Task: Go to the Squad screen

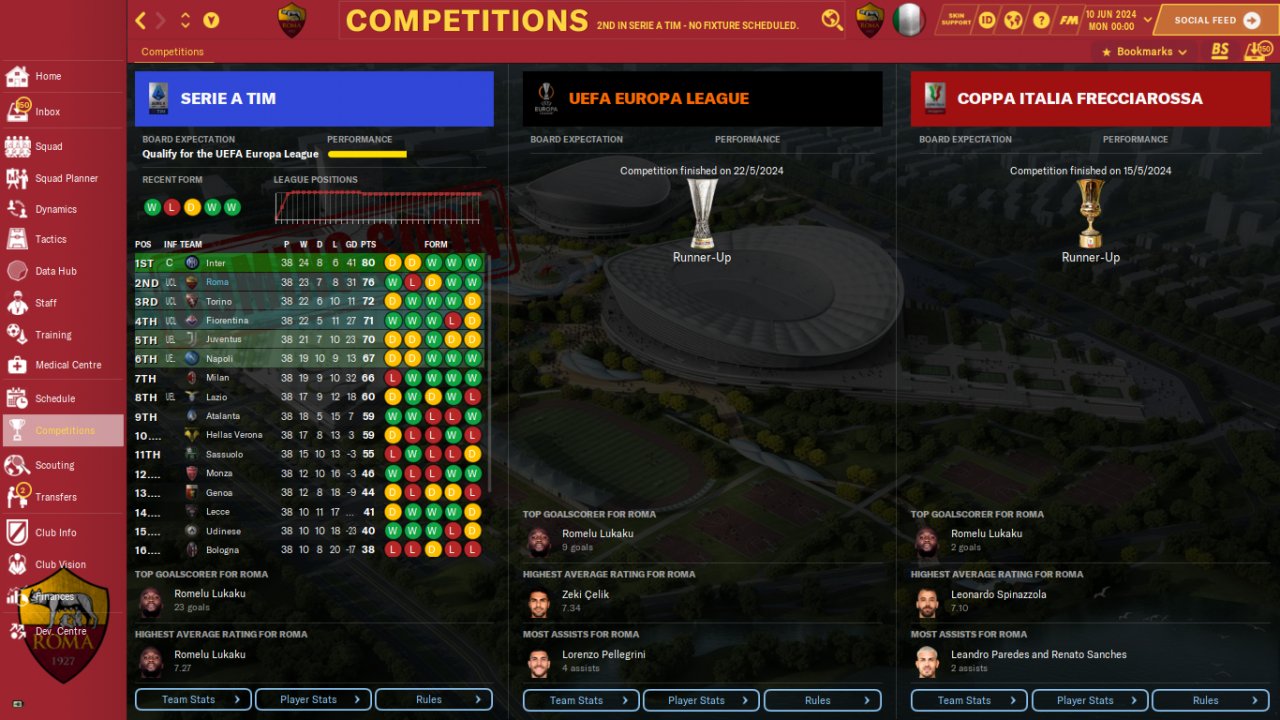Action: tap(48, 146)
